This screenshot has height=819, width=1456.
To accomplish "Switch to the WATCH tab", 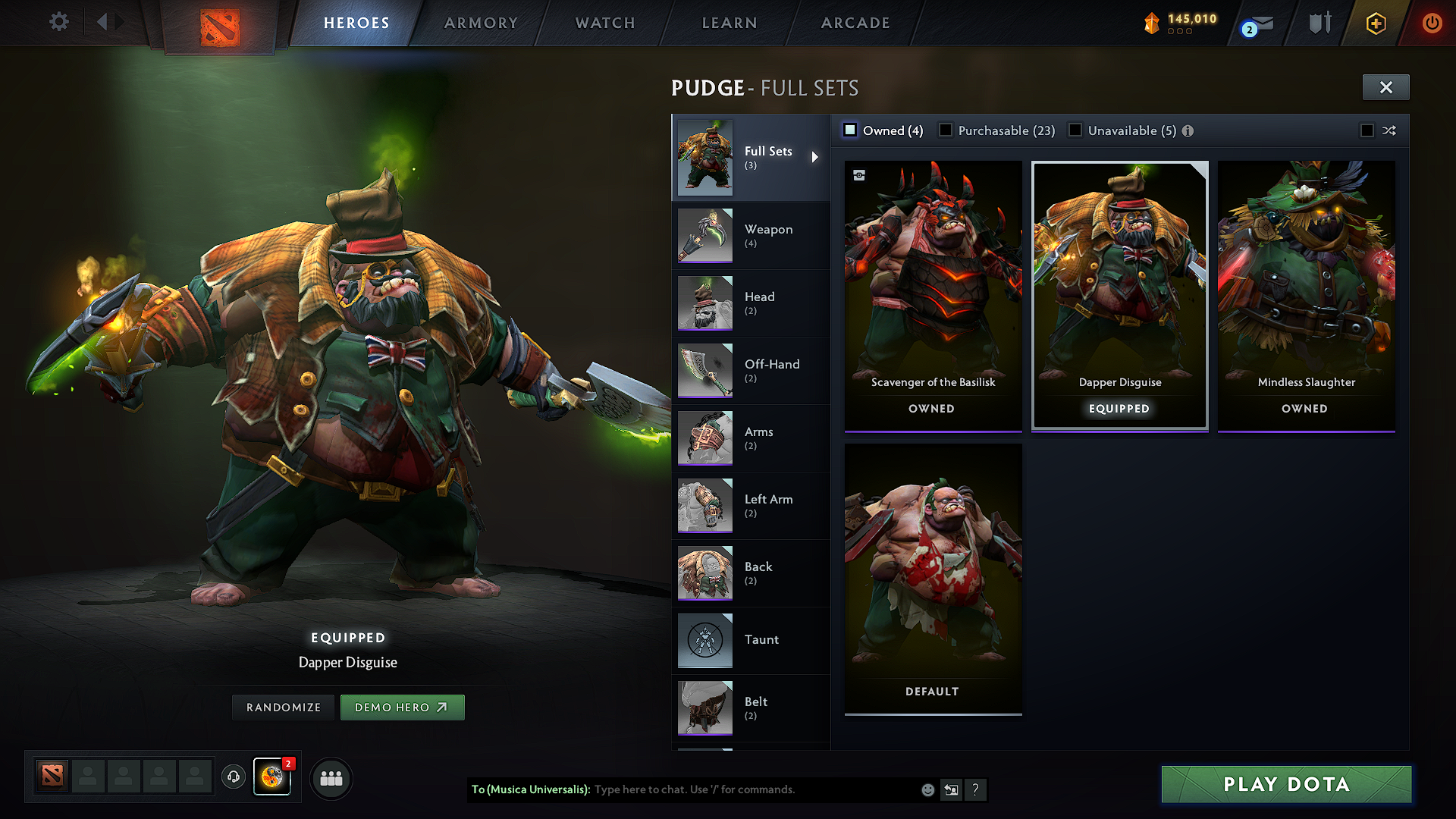I will click(604, 23).
